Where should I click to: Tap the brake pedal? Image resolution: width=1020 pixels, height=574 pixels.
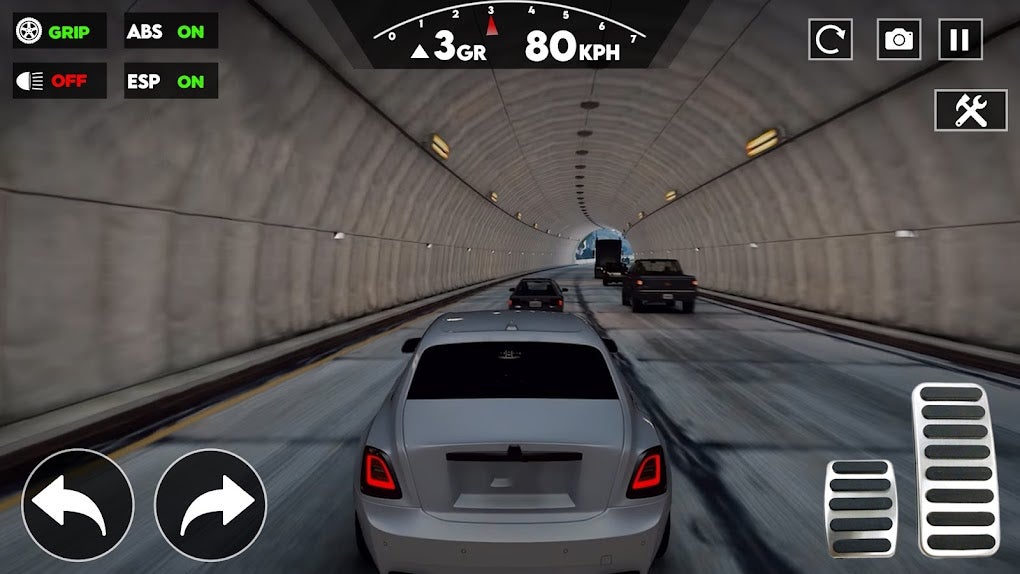click(x=861, y=508)
